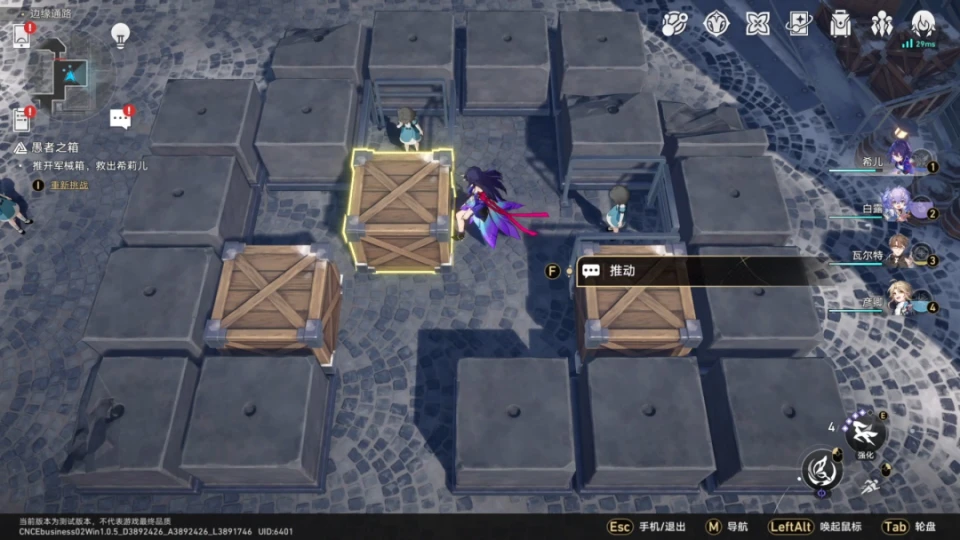Use the basic attack icon
This screenshot has height=540, width=960.
pos(822,469)
